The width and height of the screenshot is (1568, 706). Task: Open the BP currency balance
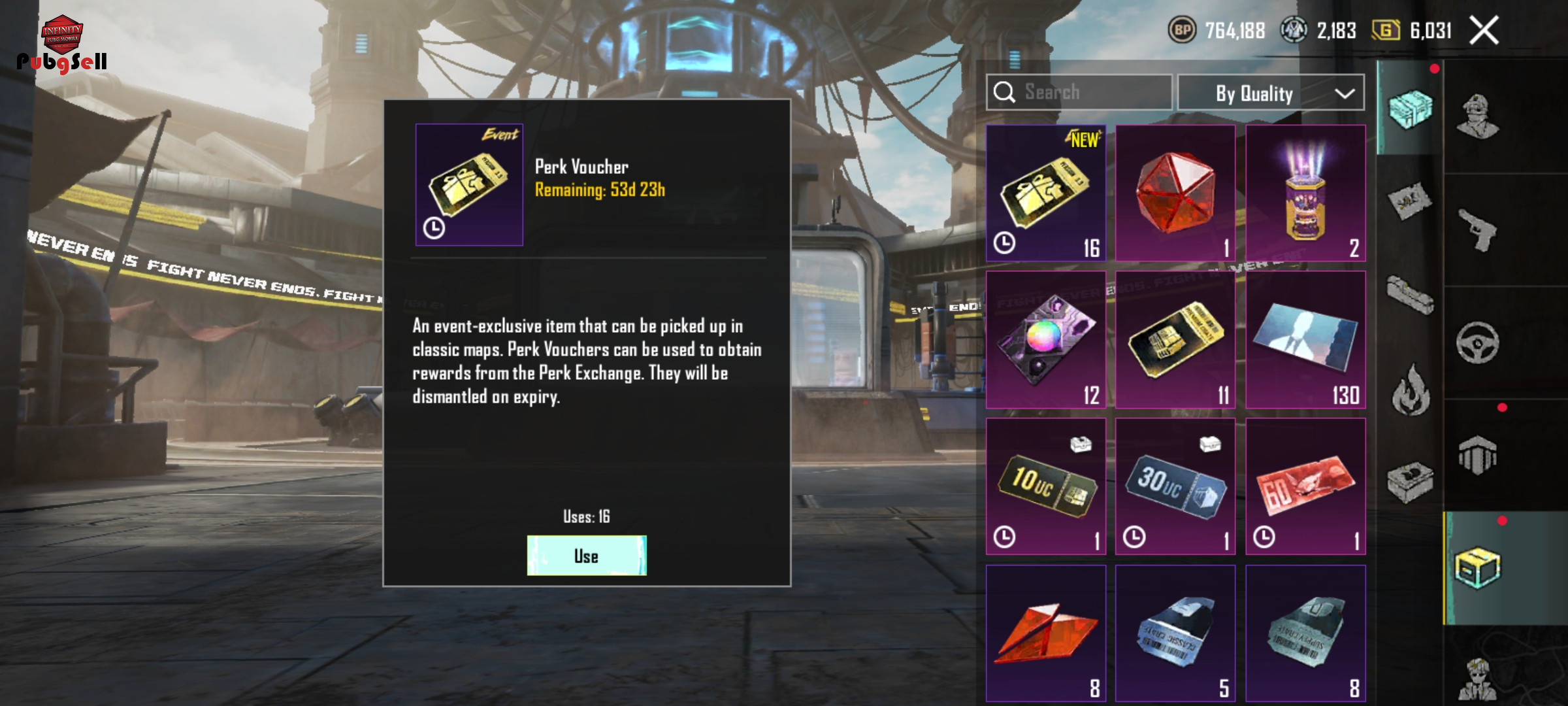click(1217, 31)
